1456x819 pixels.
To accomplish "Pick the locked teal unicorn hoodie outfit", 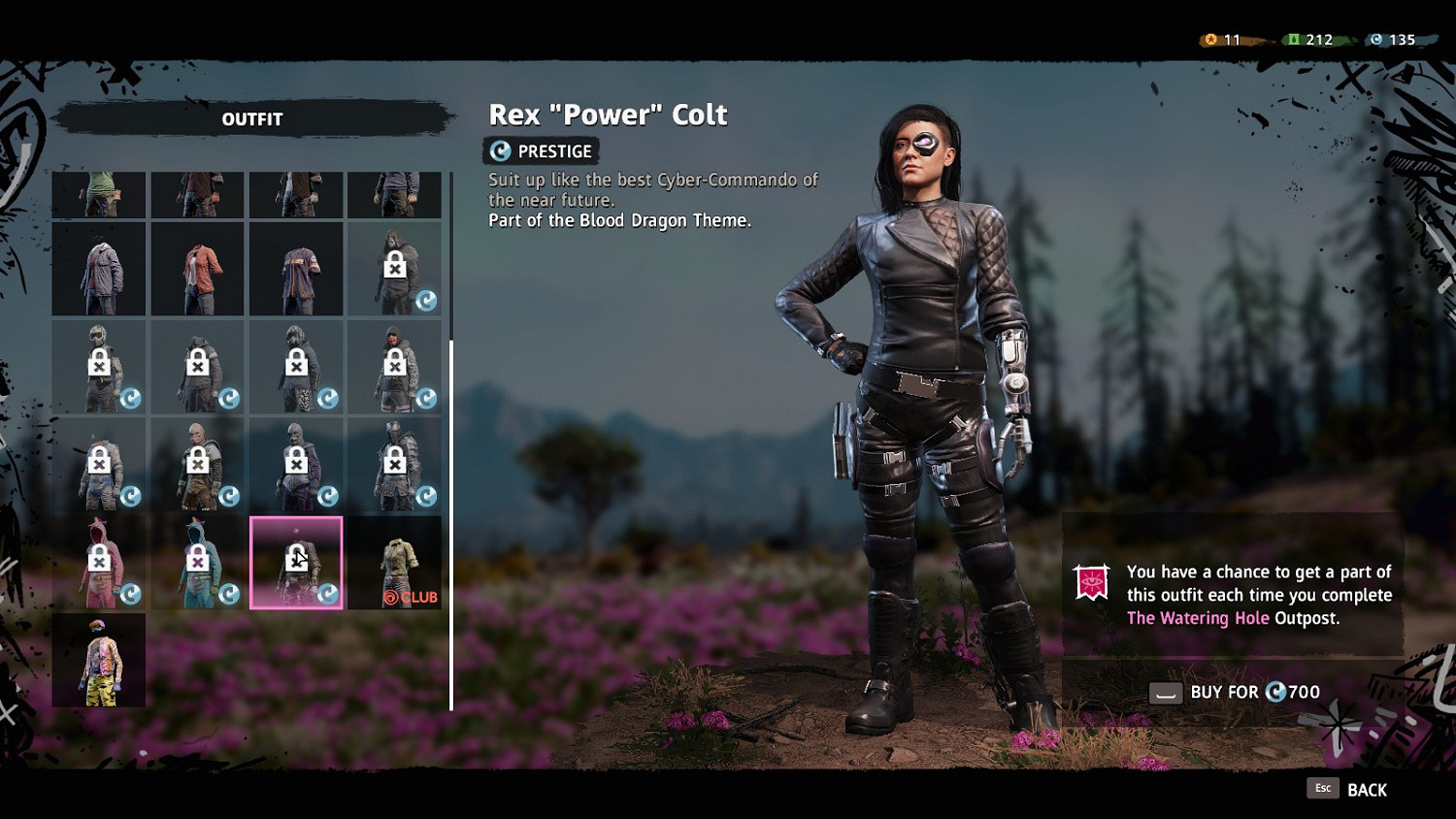I will pyautogui.click(x=198, y=563).
